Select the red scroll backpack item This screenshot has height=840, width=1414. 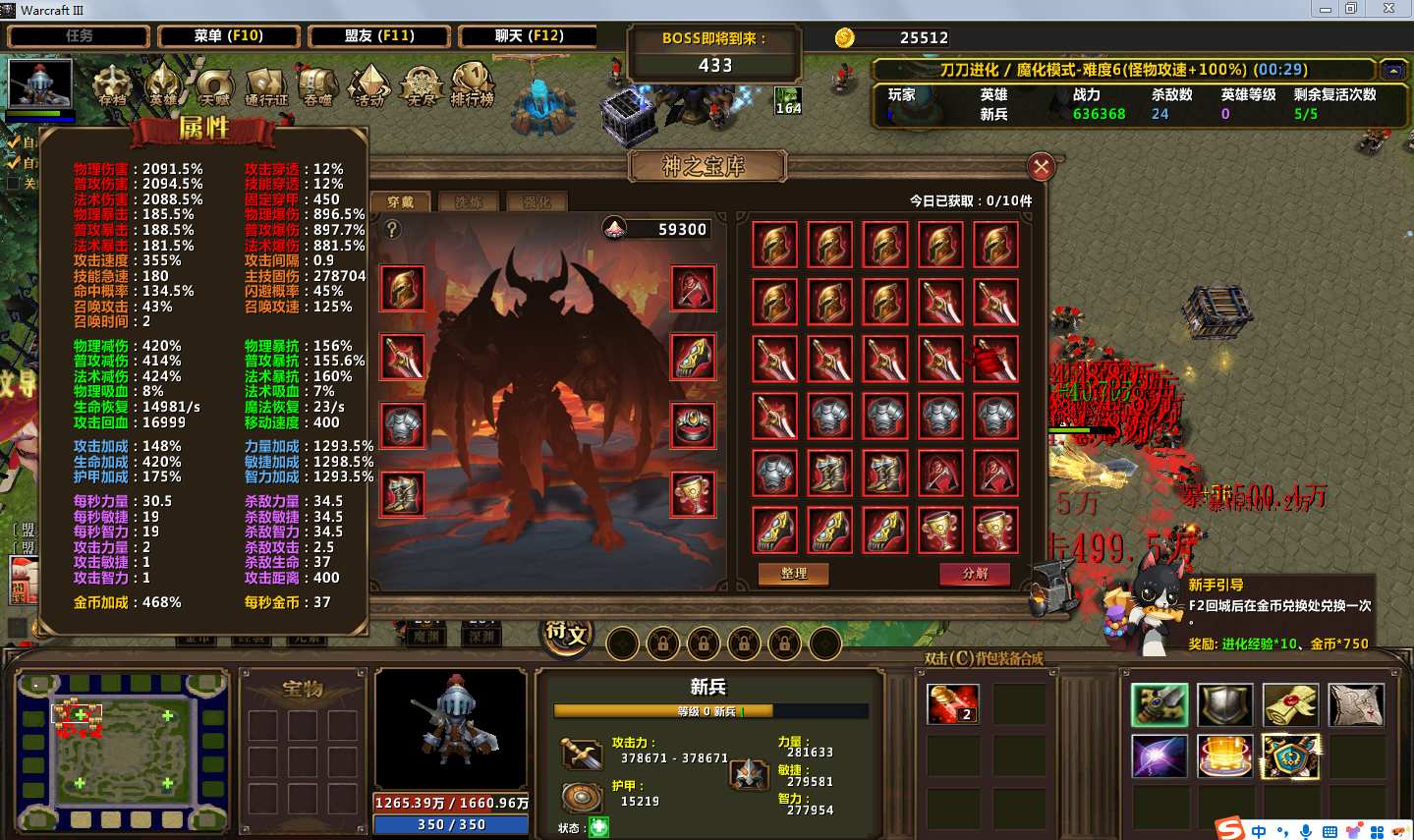point(952,704)
